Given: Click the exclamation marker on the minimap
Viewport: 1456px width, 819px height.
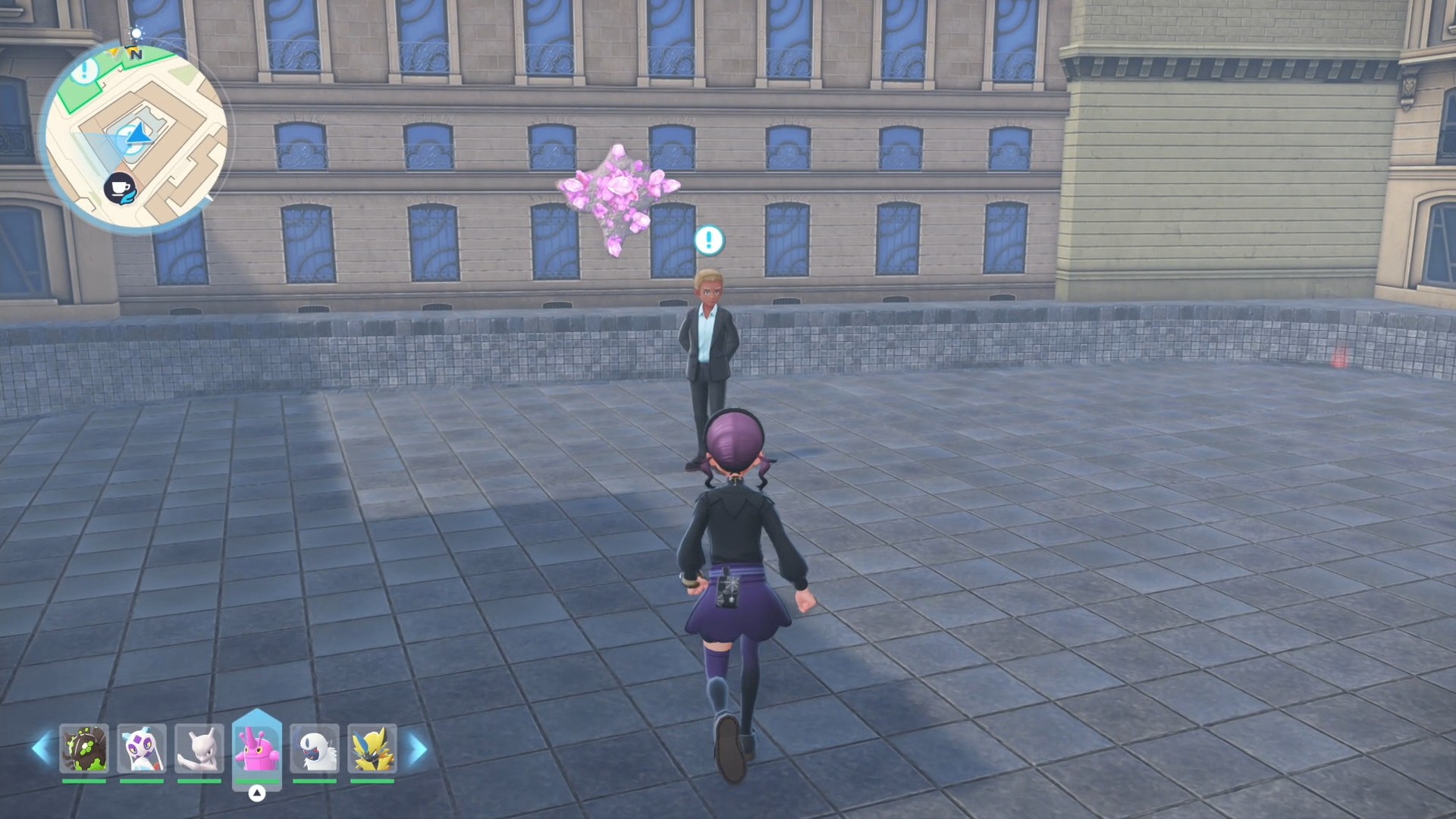Looking at the screenshot, I should click(85, 71).
